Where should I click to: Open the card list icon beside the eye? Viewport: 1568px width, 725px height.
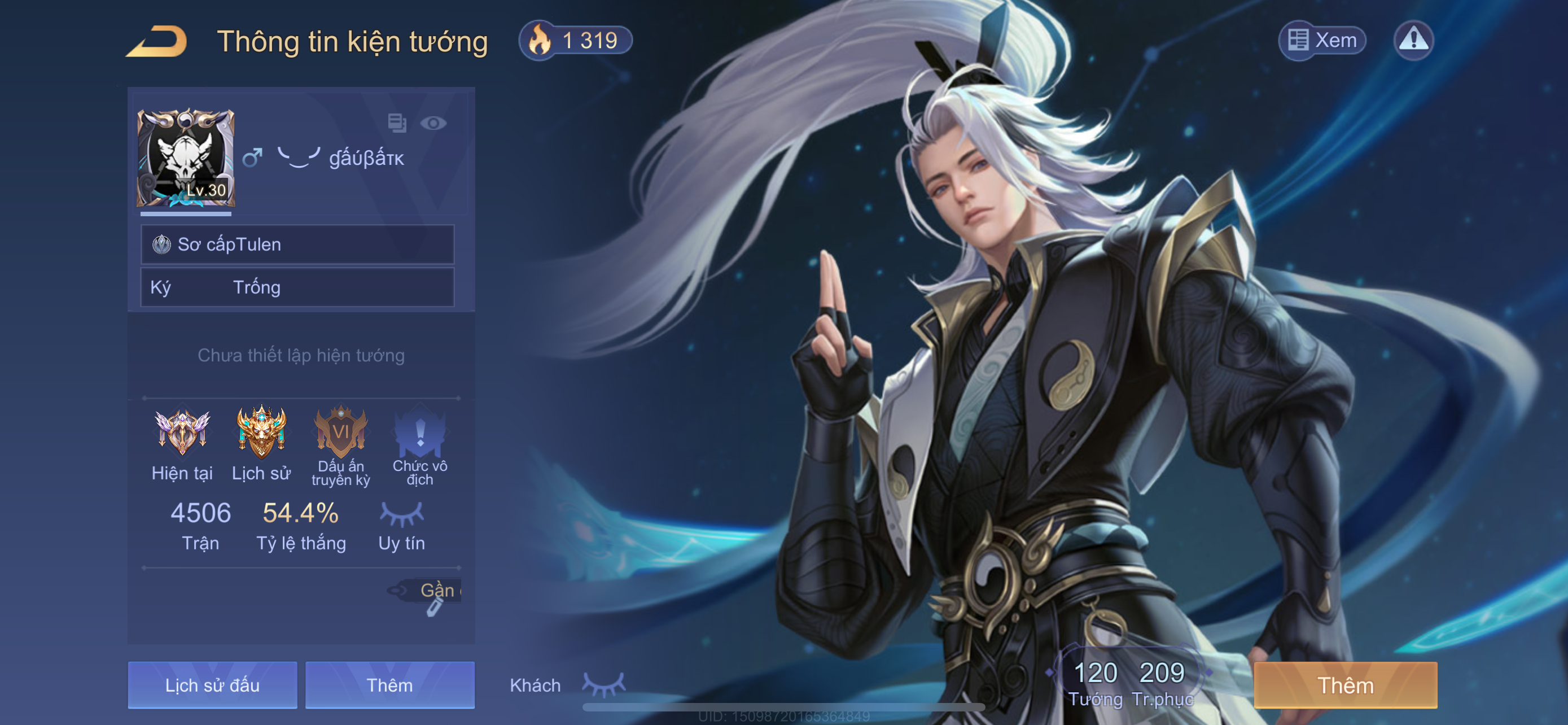coord(397,123)
